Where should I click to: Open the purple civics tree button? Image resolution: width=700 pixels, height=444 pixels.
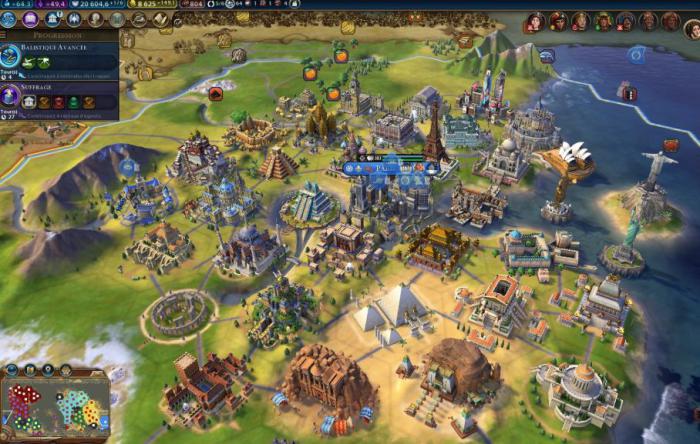point(30,19)
